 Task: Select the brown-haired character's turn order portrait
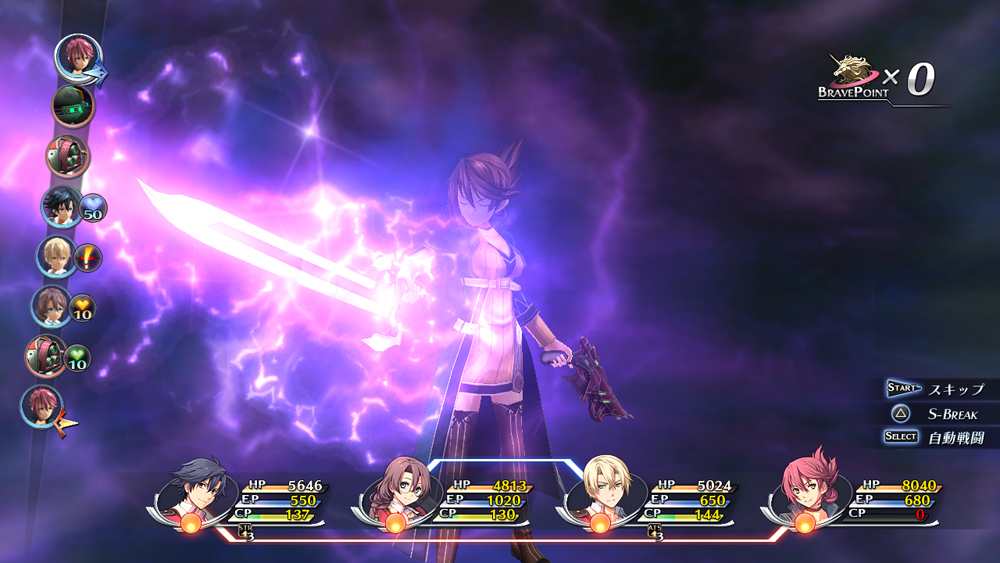(x=51, y=306)
